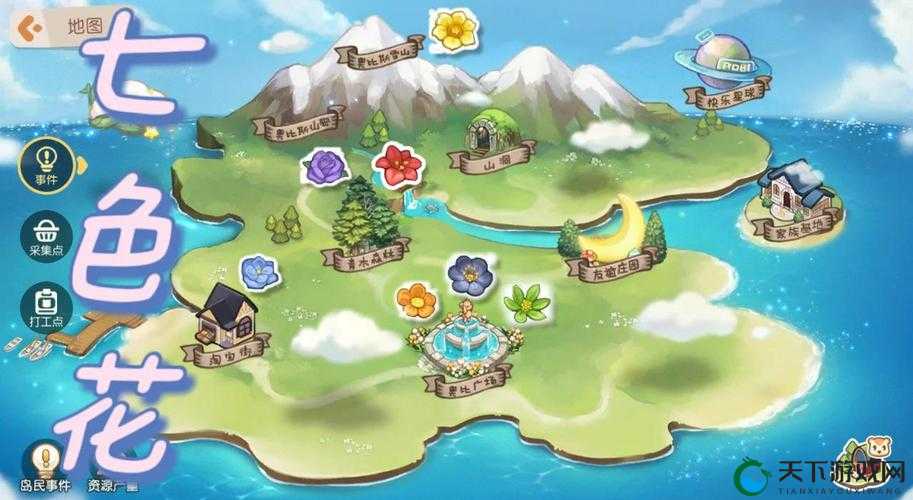Select the yellow flower map marker
913x500 pixels.
tap(453, 28)
